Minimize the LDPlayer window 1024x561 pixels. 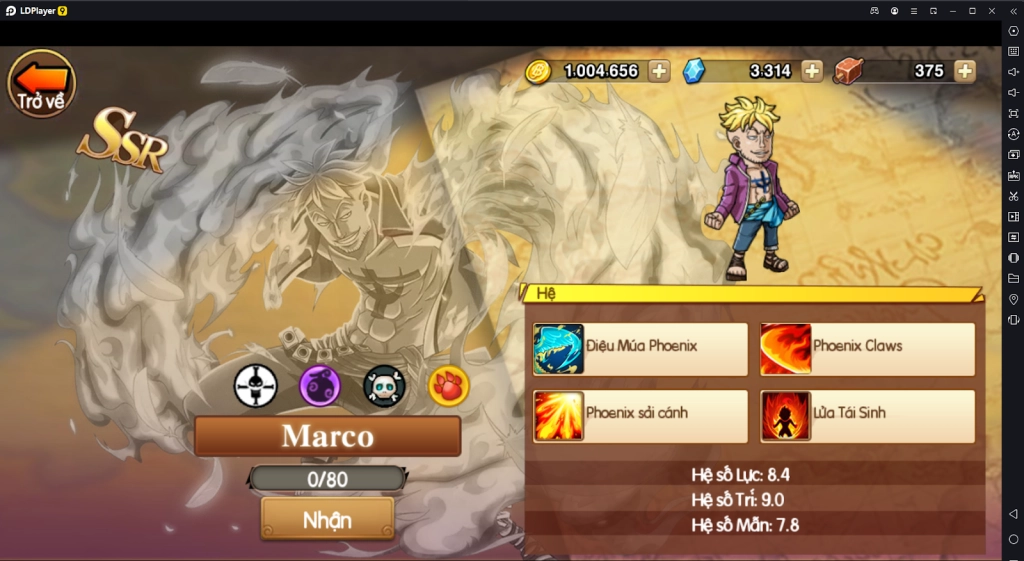pos(952,10)
